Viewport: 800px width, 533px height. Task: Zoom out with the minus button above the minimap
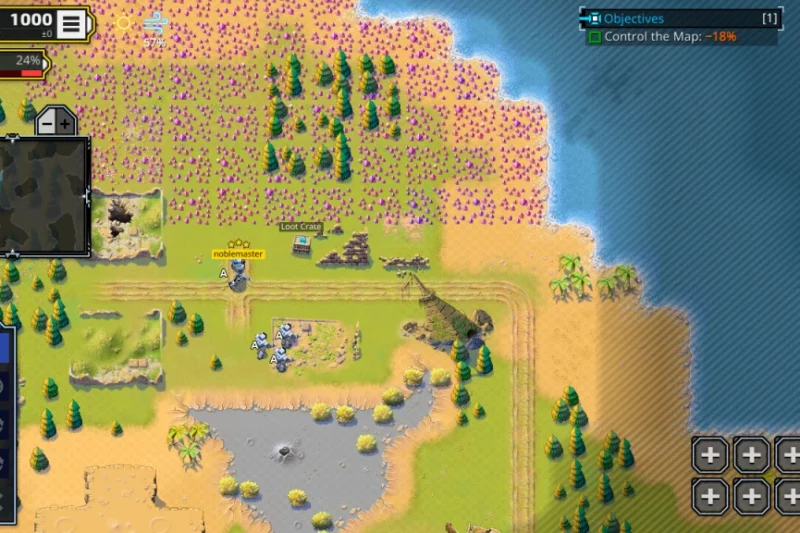(x=46, y=124)
